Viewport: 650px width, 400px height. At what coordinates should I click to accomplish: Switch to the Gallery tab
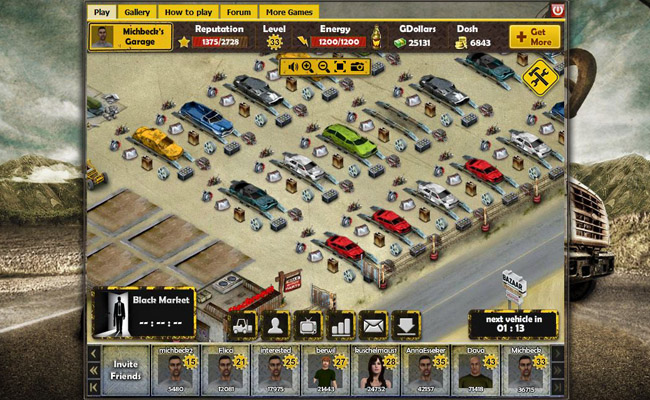[x=136, y=11]
